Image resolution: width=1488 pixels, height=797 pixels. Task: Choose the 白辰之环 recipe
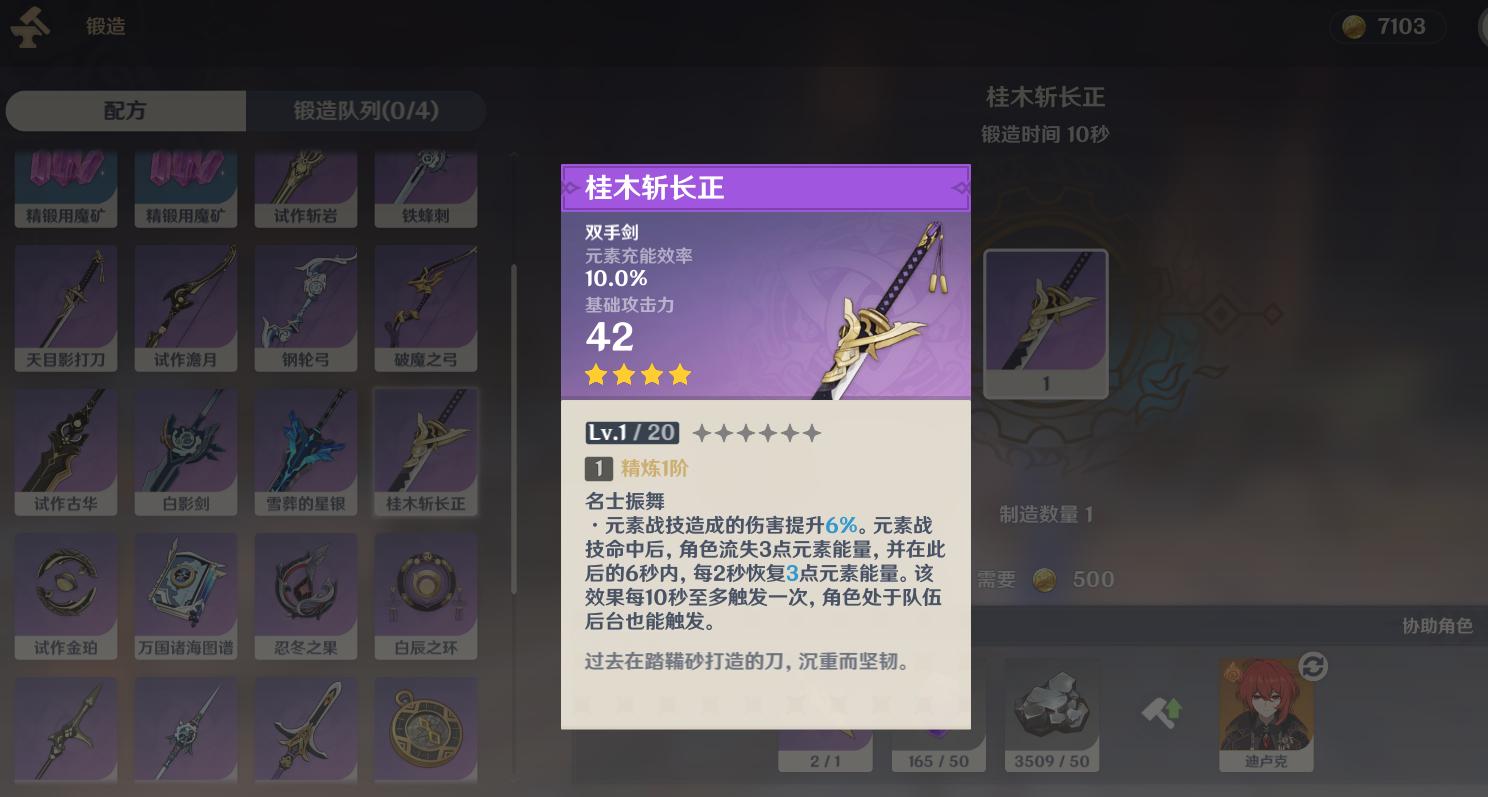(x=426, y=595)
